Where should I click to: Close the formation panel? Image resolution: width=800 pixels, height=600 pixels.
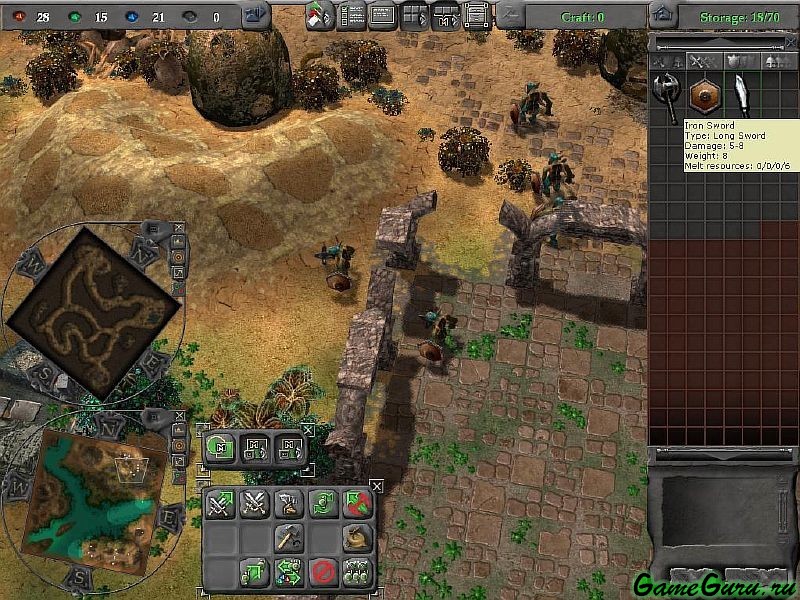(x=308, y=429)
